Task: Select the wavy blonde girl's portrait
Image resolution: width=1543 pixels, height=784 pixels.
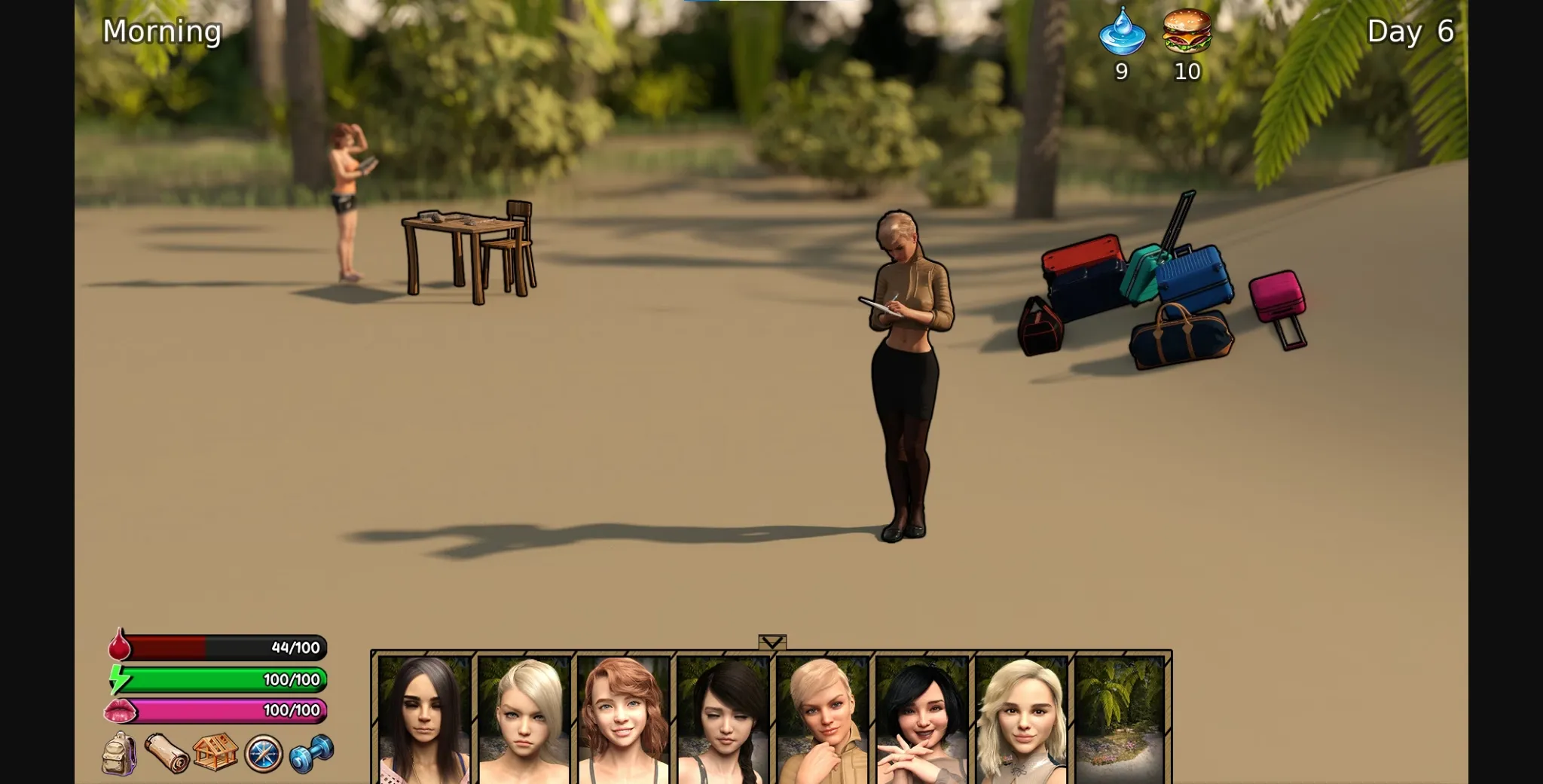Action: pos(1021,720)
